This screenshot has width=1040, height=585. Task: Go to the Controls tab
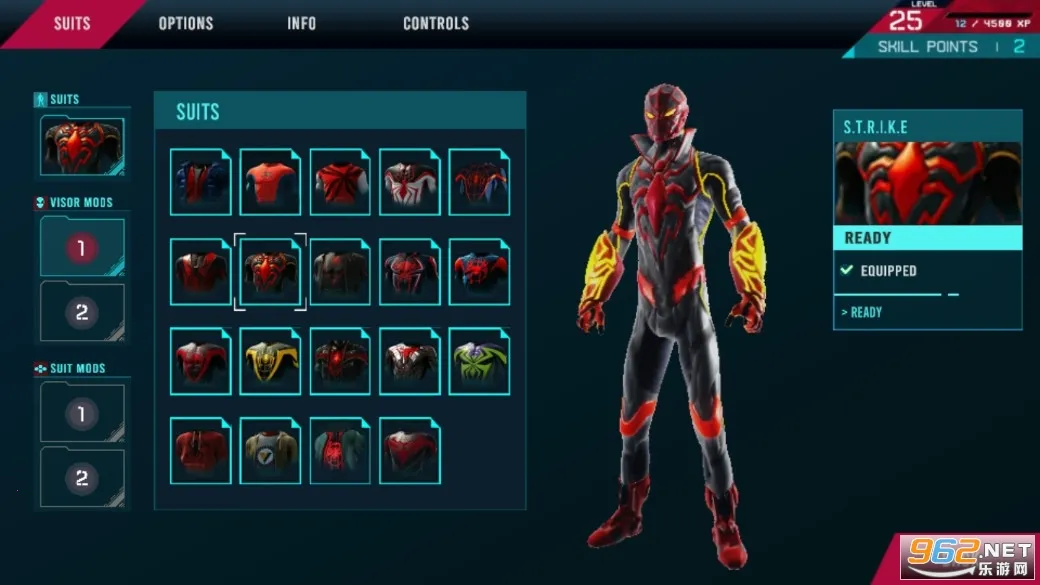click(x=436, y=23)
